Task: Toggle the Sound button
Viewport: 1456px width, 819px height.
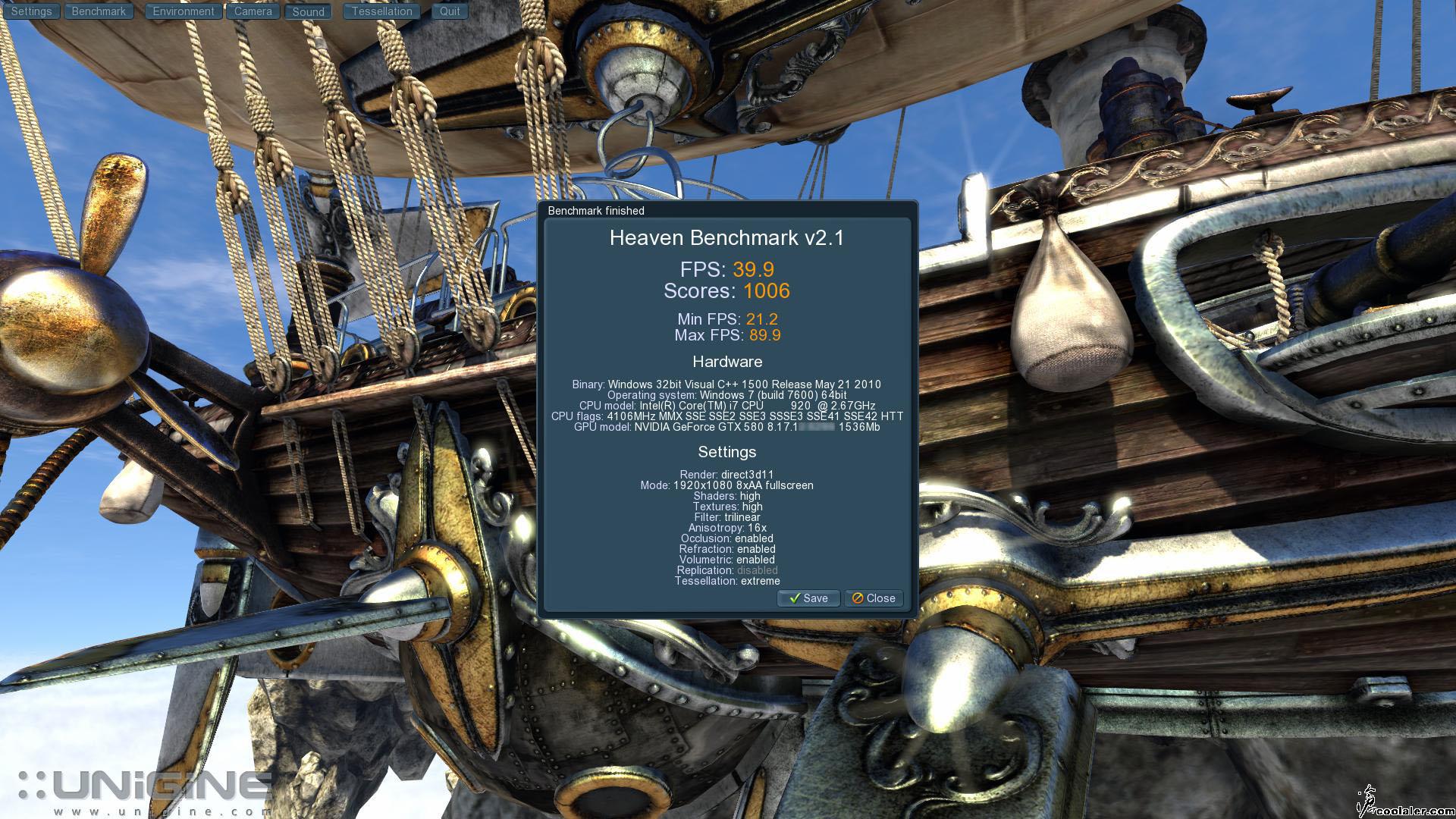Action: [308, 11]
